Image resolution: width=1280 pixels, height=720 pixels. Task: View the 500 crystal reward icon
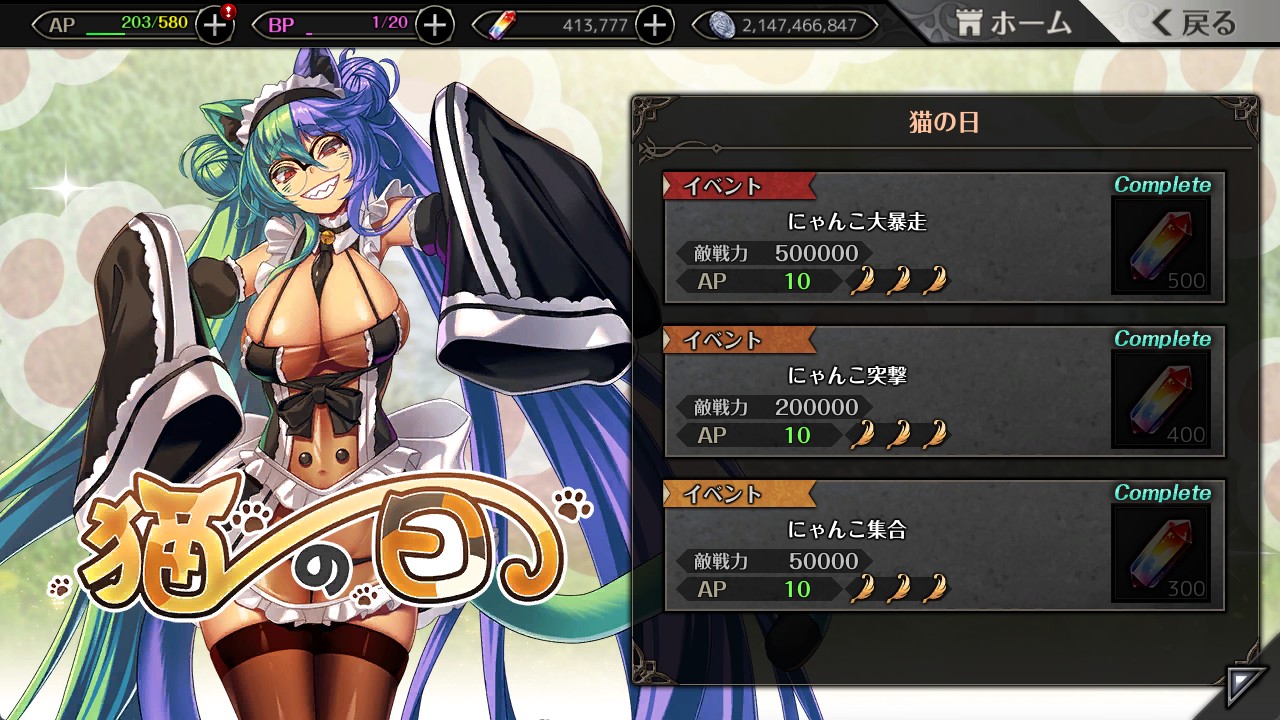(x=1161, y=246)
